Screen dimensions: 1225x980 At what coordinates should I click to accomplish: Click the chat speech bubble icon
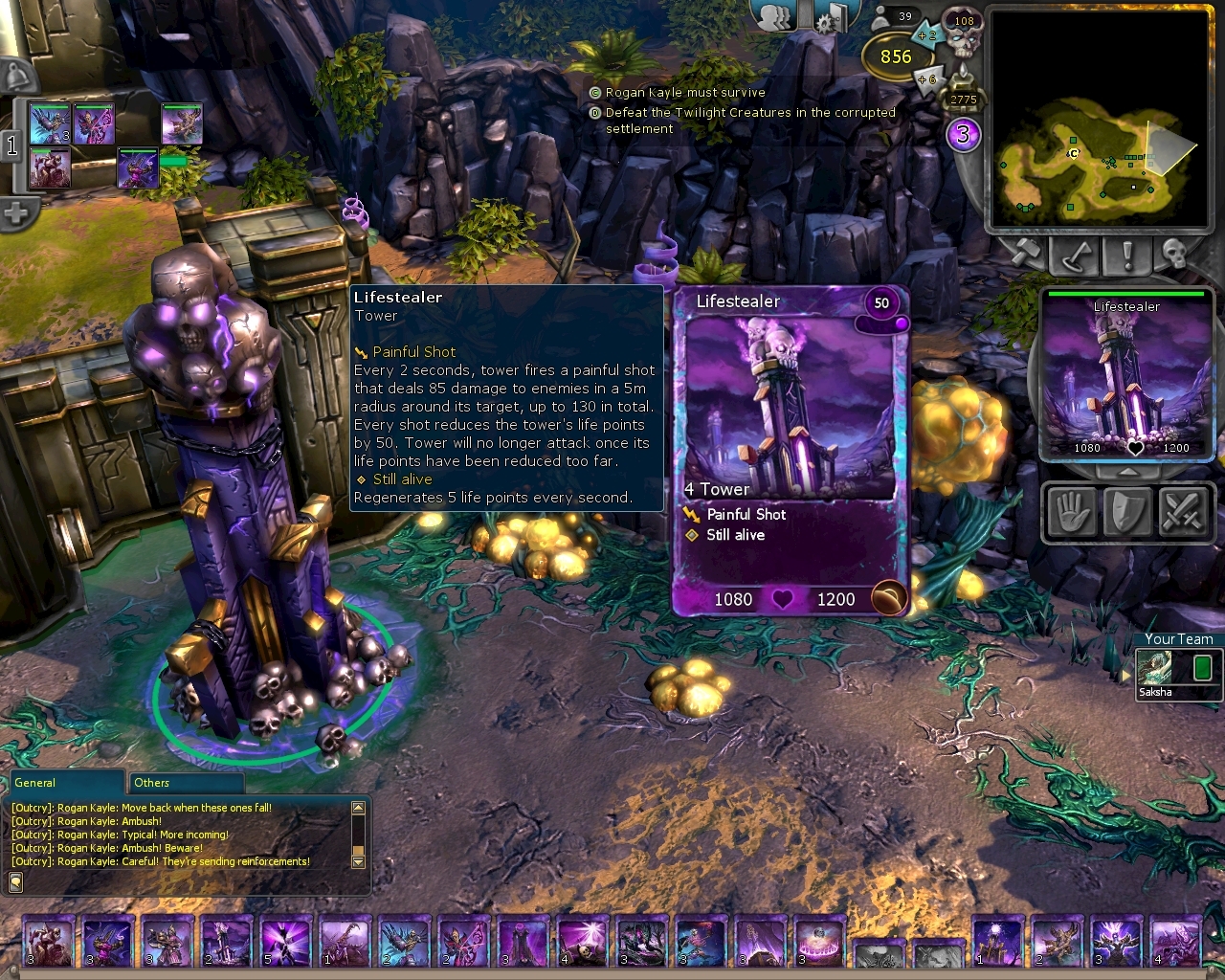(x=16, y=881)
